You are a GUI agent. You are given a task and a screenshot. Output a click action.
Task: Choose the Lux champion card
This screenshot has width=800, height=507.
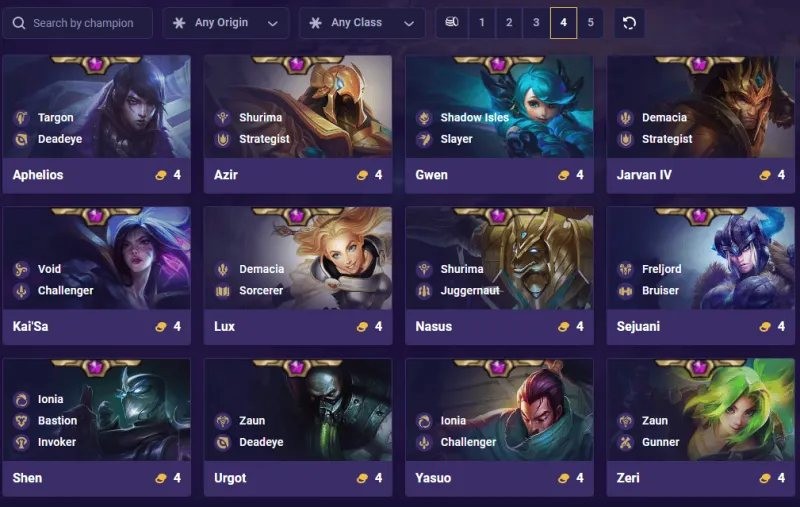(298, 275)
